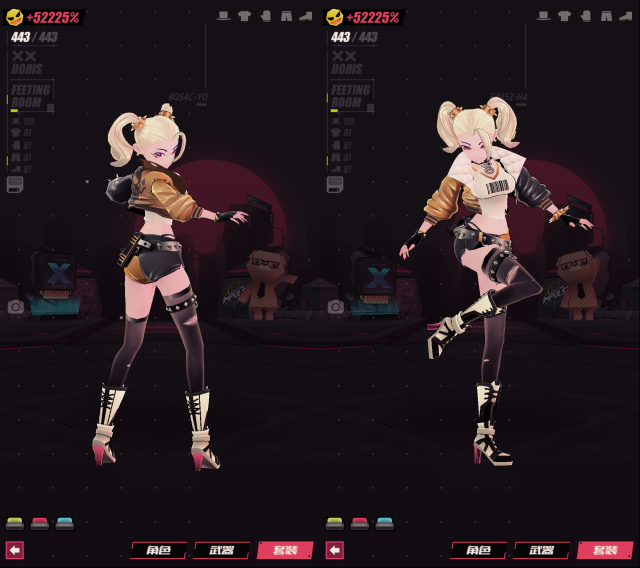Select the 套装 tab in right panel
Viewport: 640px width, 568px height.
tap(605, 550)
